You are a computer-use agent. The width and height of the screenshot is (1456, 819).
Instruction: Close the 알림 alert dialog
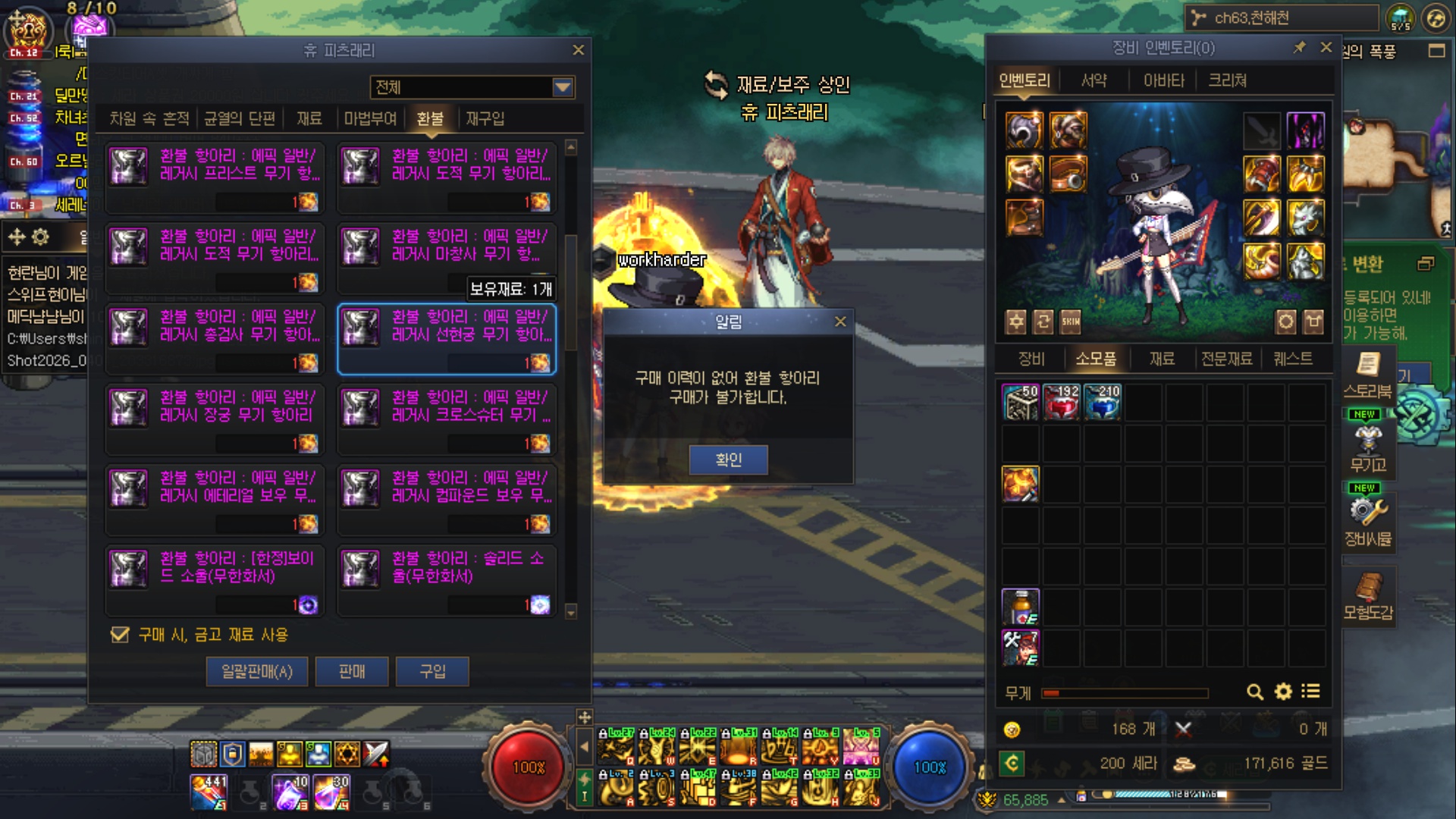click(x=840, y=322)
